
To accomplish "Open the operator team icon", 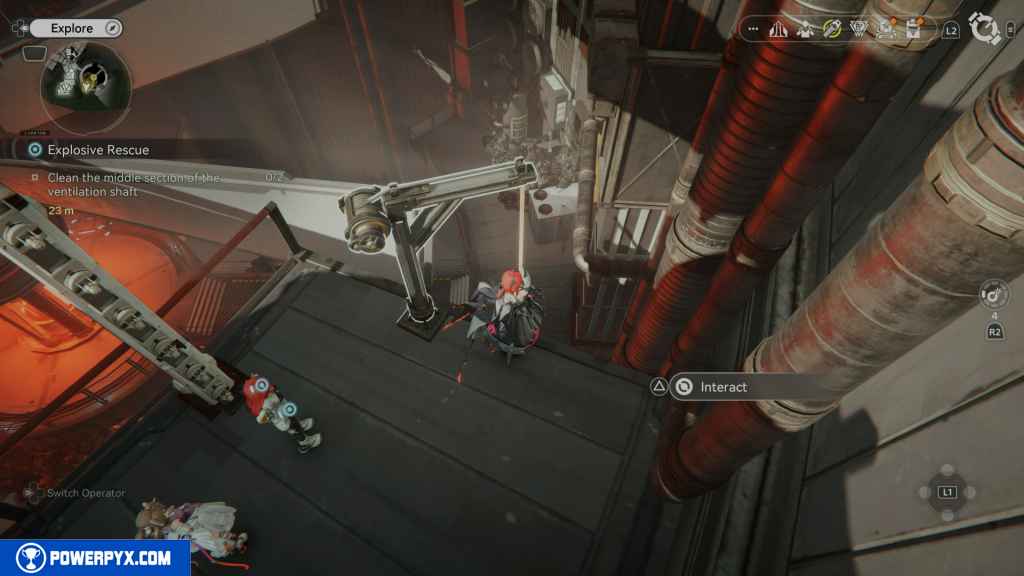I will click(x=804, y=29).
